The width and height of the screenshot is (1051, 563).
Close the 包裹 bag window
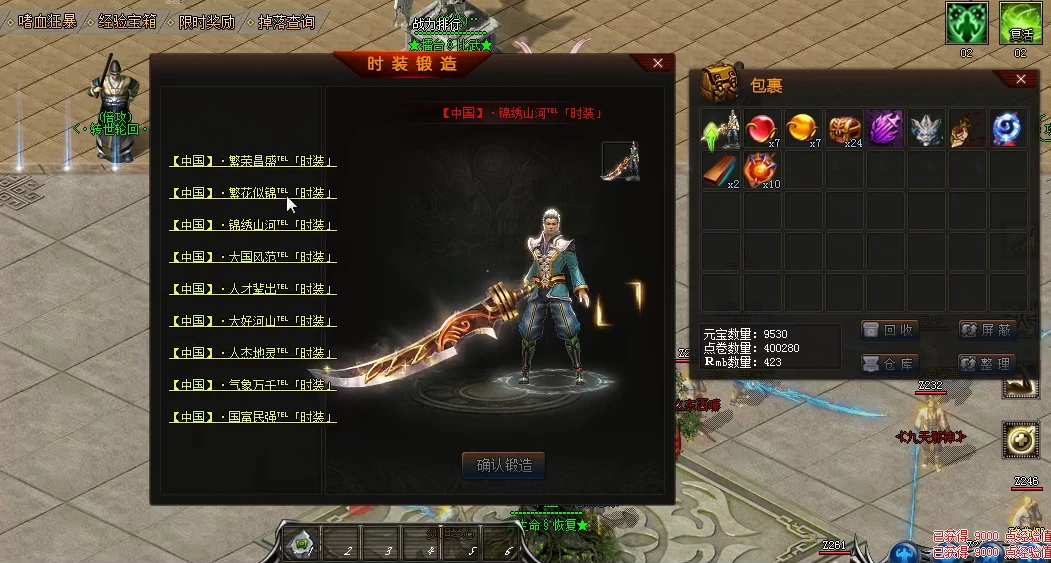click(x=1020, y=79)
